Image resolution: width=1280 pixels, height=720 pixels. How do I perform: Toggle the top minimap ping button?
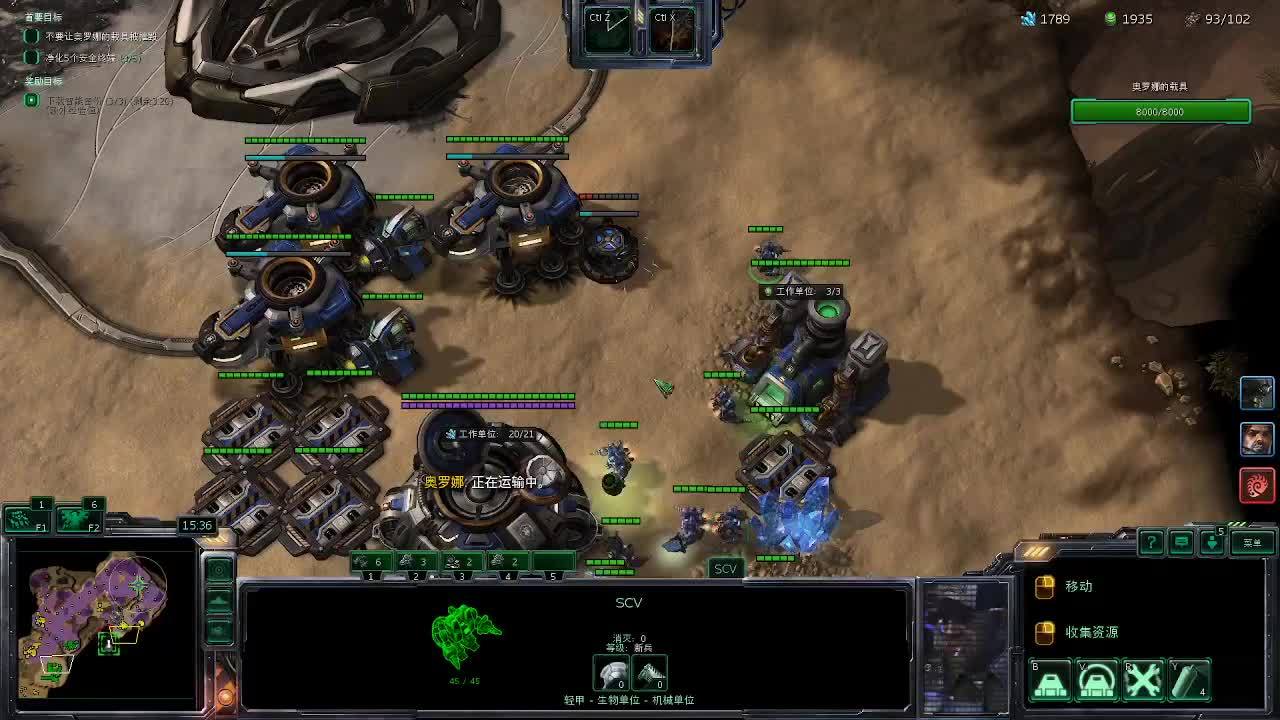pyautogui.click(x=219, y=570)
